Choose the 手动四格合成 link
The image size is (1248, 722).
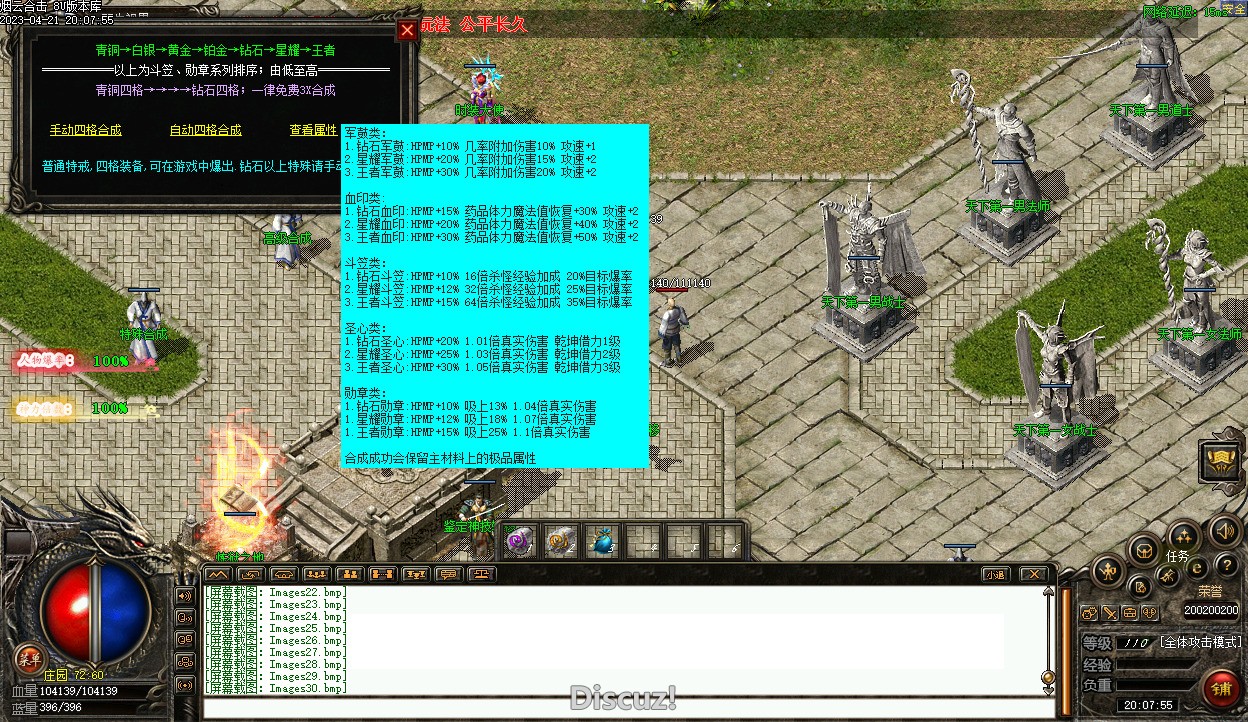[85, 130]
